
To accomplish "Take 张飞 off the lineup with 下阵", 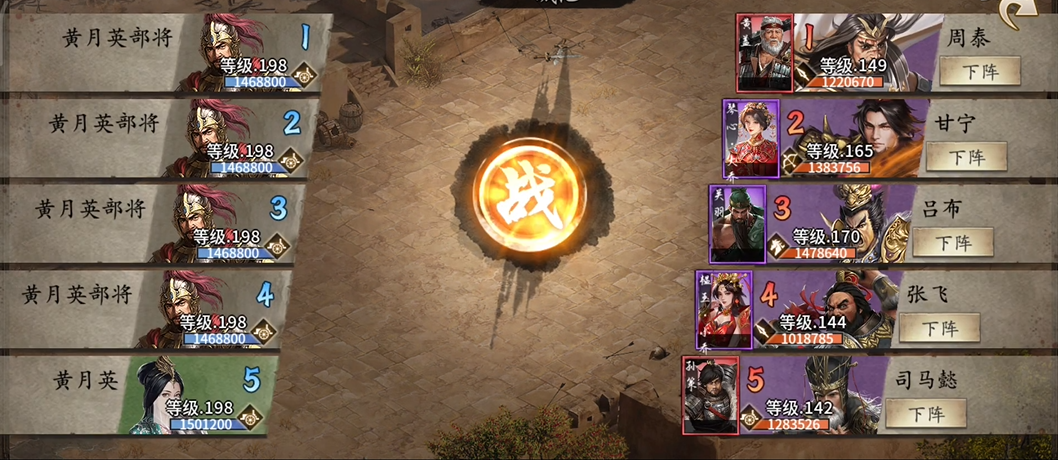I will [x=938, y=327].
